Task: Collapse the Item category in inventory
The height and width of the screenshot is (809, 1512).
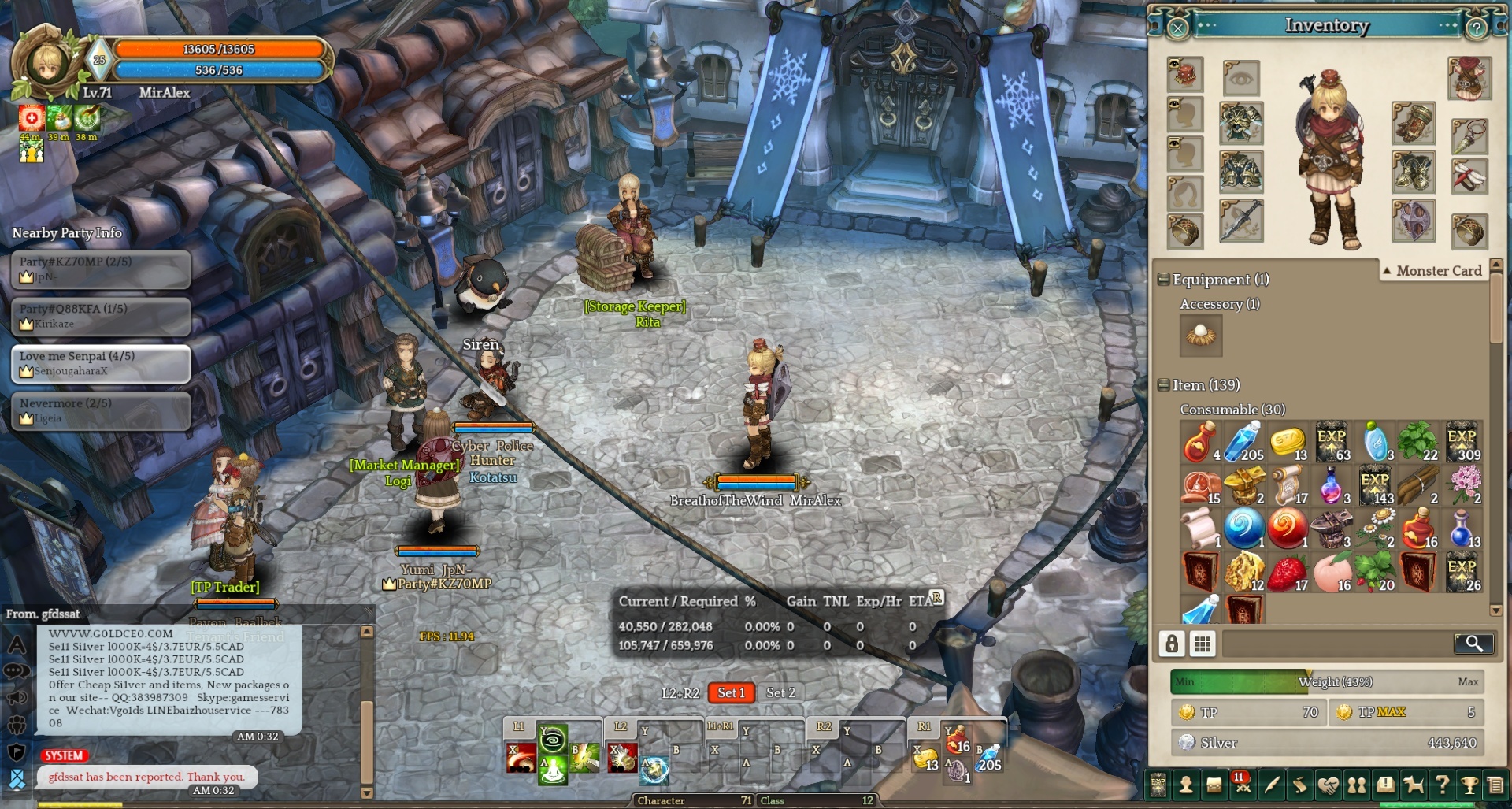Action: coord(1163,385)
